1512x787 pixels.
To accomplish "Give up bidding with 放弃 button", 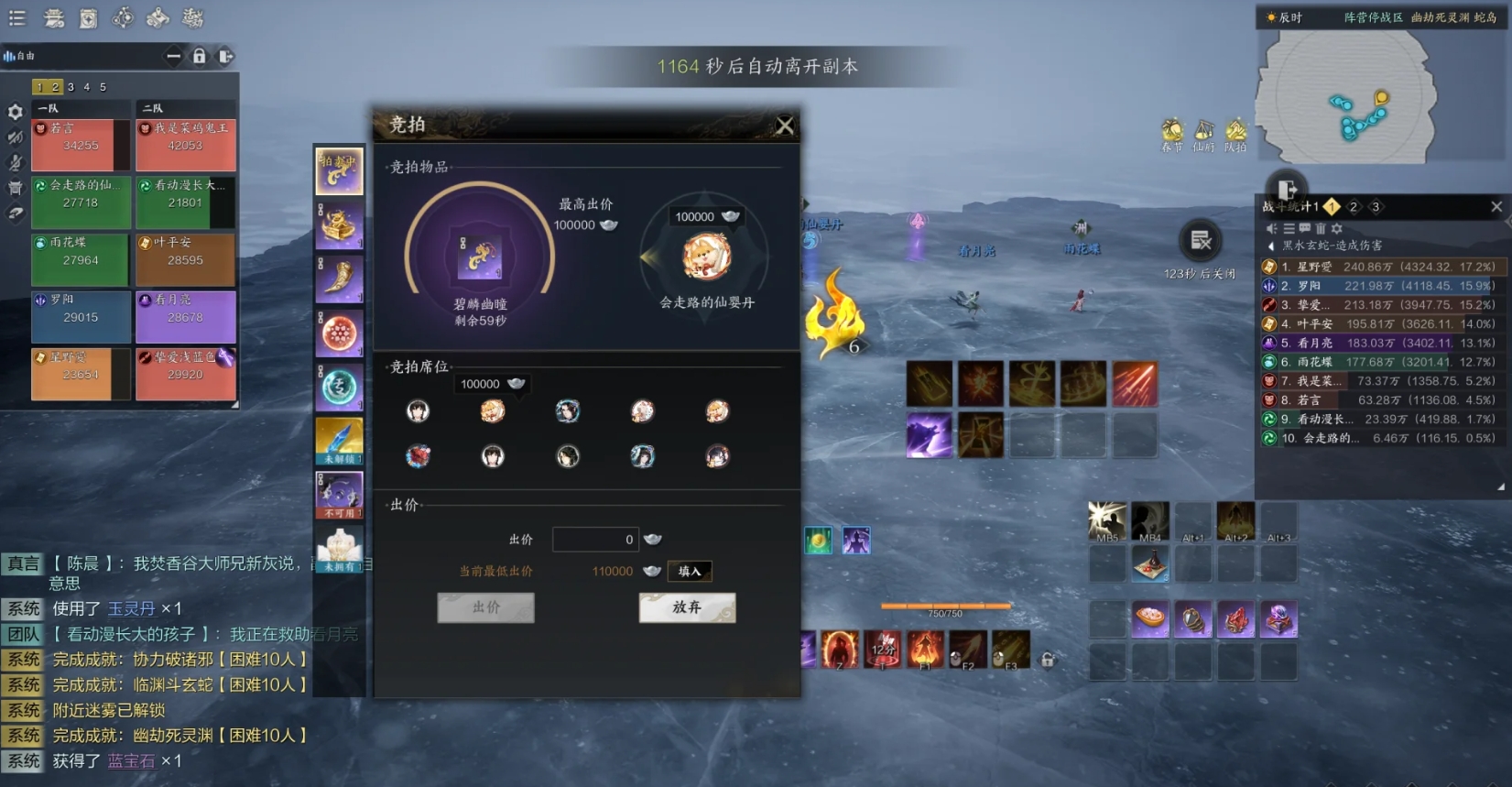I will point(687,607).
